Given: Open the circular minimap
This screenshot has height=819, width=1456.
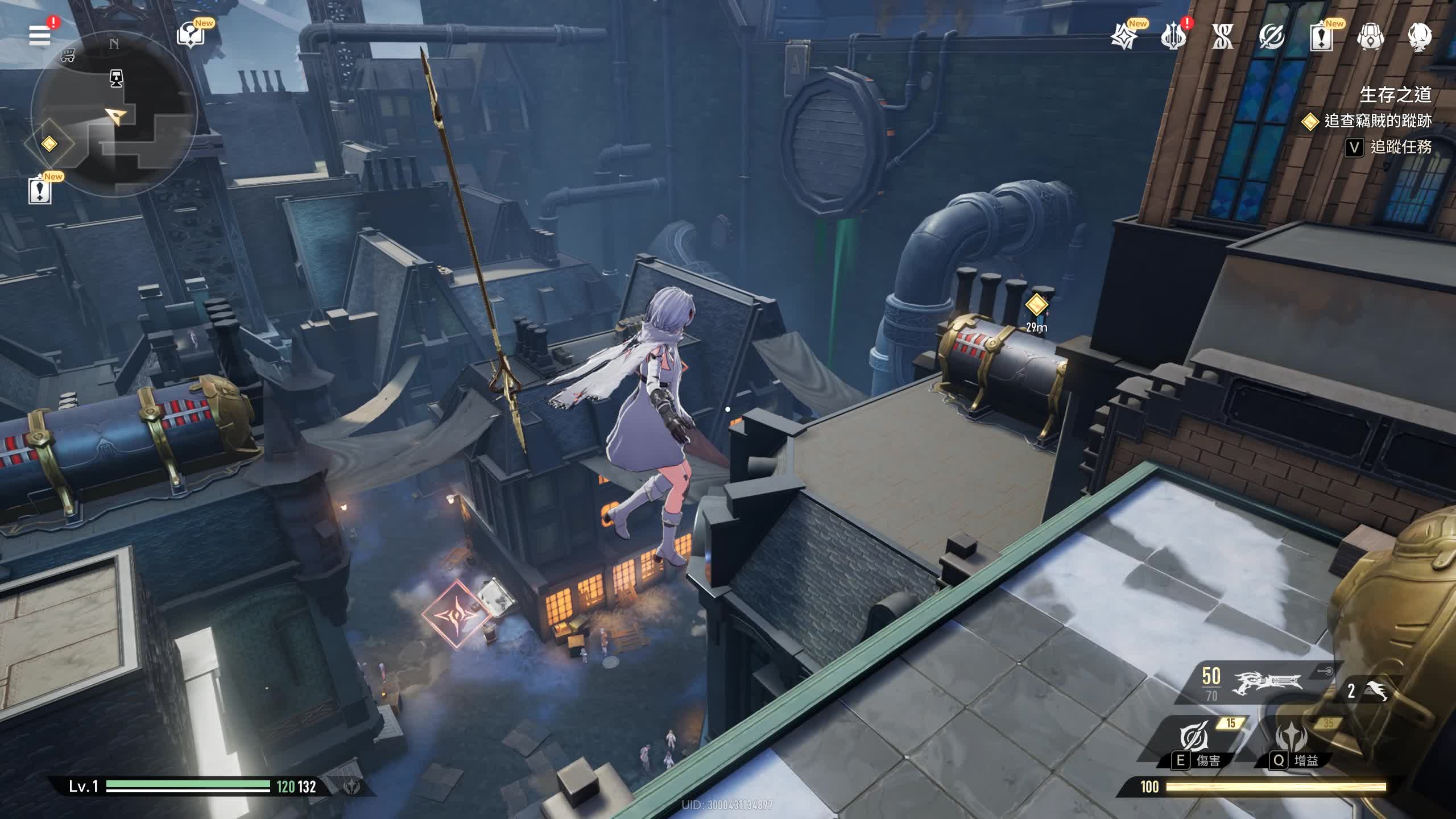Looking at the screenshot, I should tap(114, 114).
